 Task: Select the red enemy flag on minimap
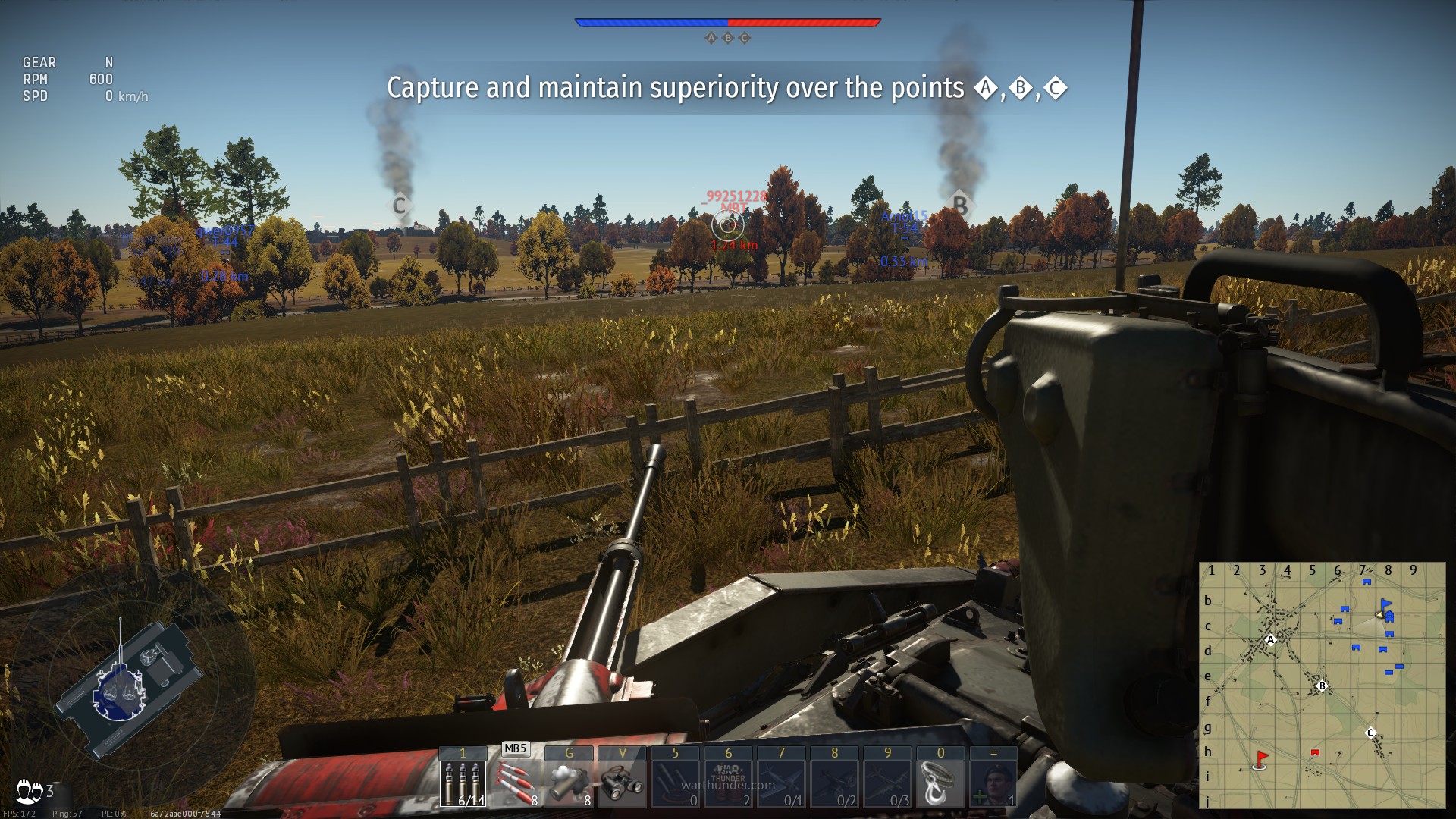[1261, 758]
